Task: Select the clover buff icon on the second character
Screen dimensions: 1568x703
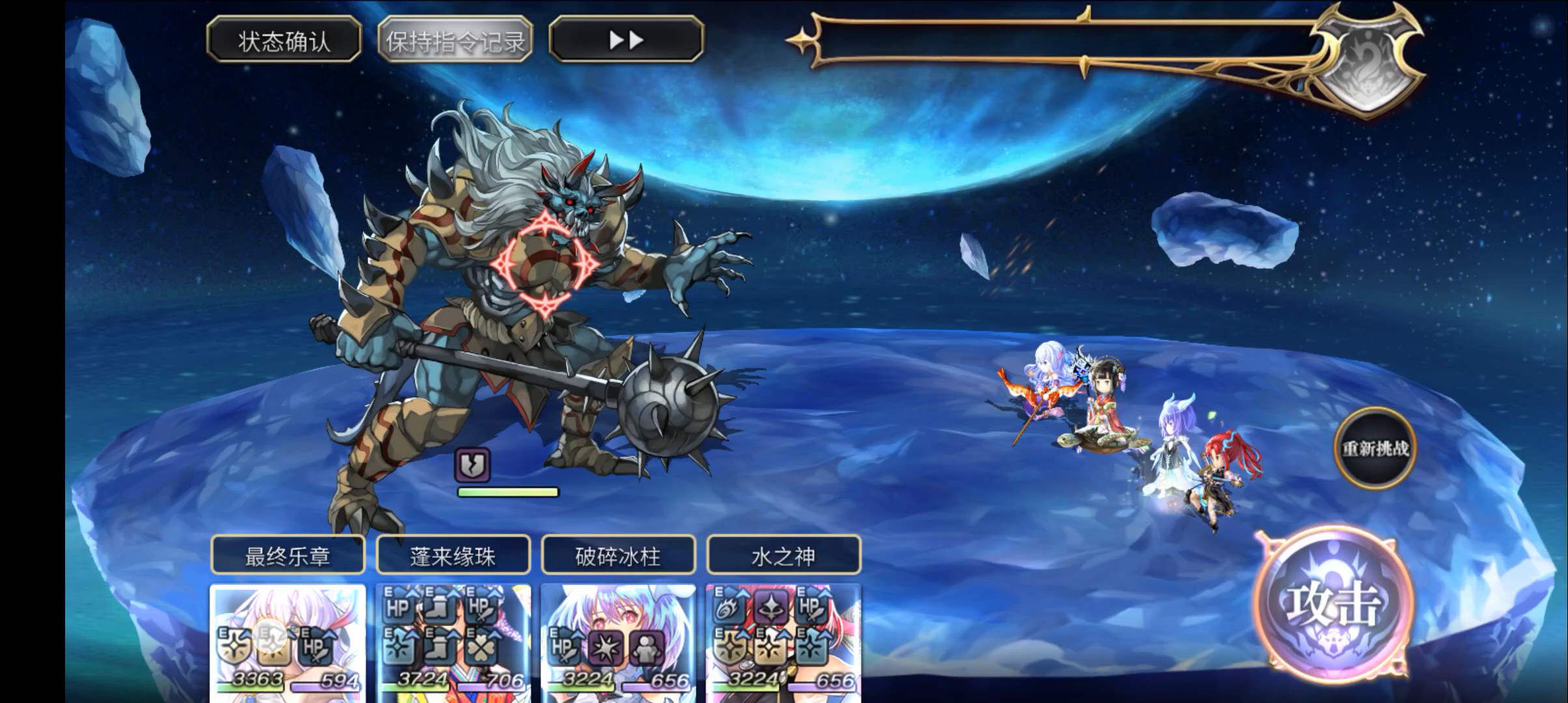Action: [479, 646]
